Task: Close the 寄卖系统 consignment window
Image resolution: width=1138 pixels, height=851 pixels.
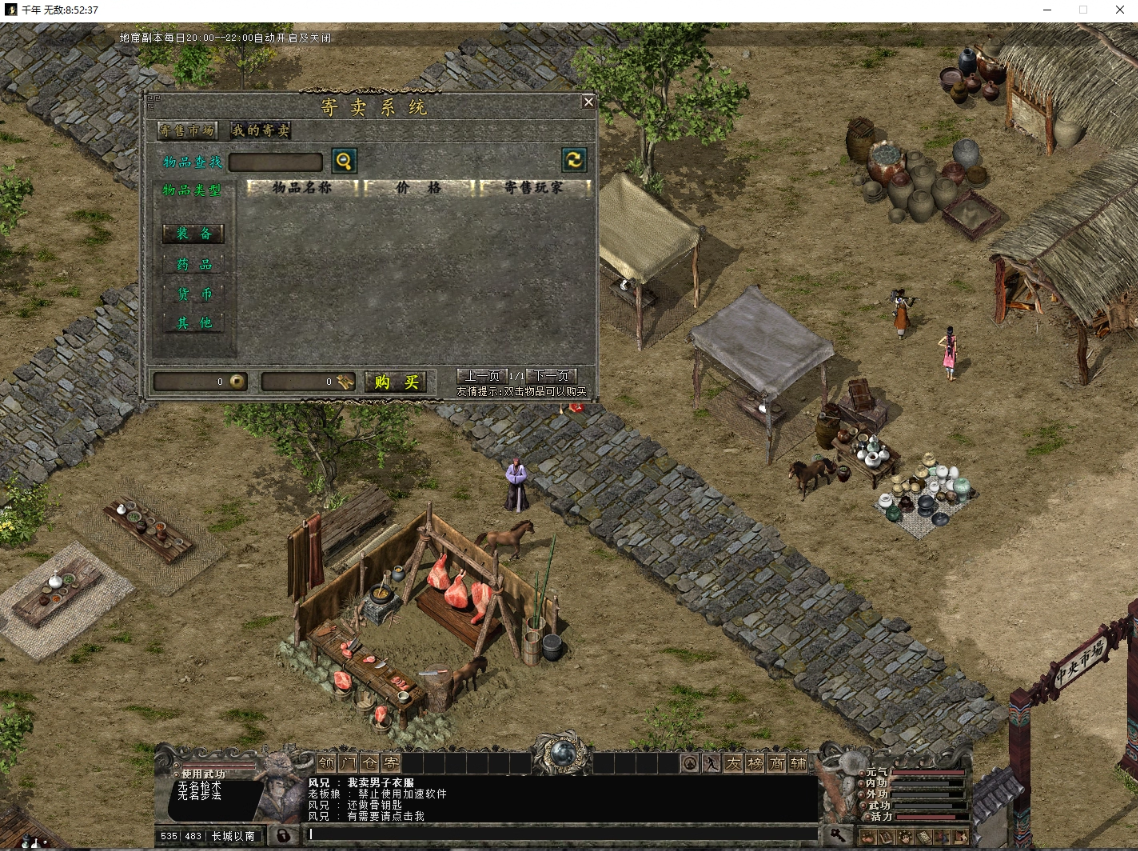Action: [x=588, y=102]
